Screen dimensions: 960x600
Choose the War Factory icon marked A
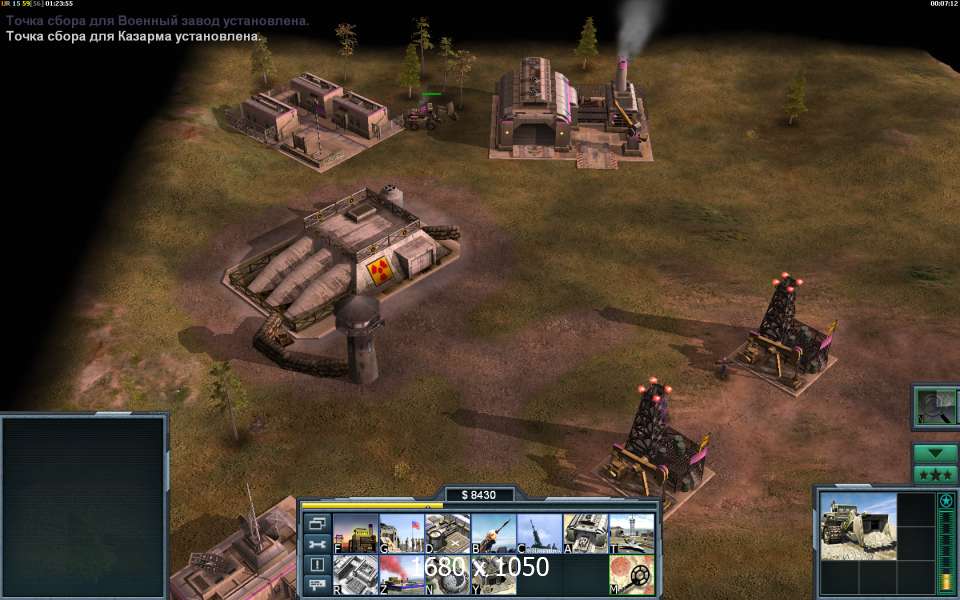pyautogui.click(x=585, y=534)
